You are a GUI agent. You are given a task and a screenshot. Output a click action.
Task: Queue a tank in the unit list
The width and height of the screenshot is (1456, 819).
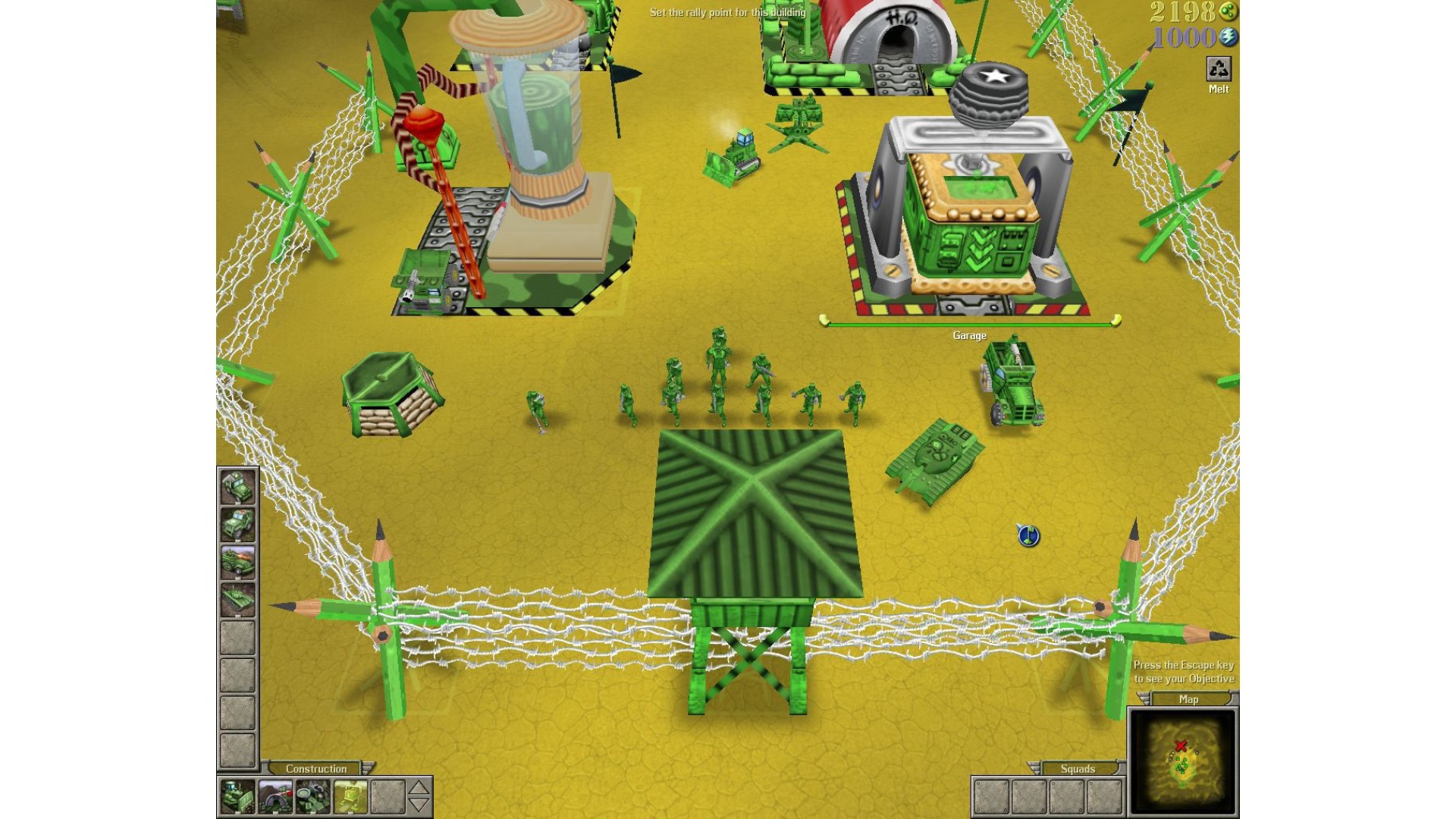pos(237,599)
